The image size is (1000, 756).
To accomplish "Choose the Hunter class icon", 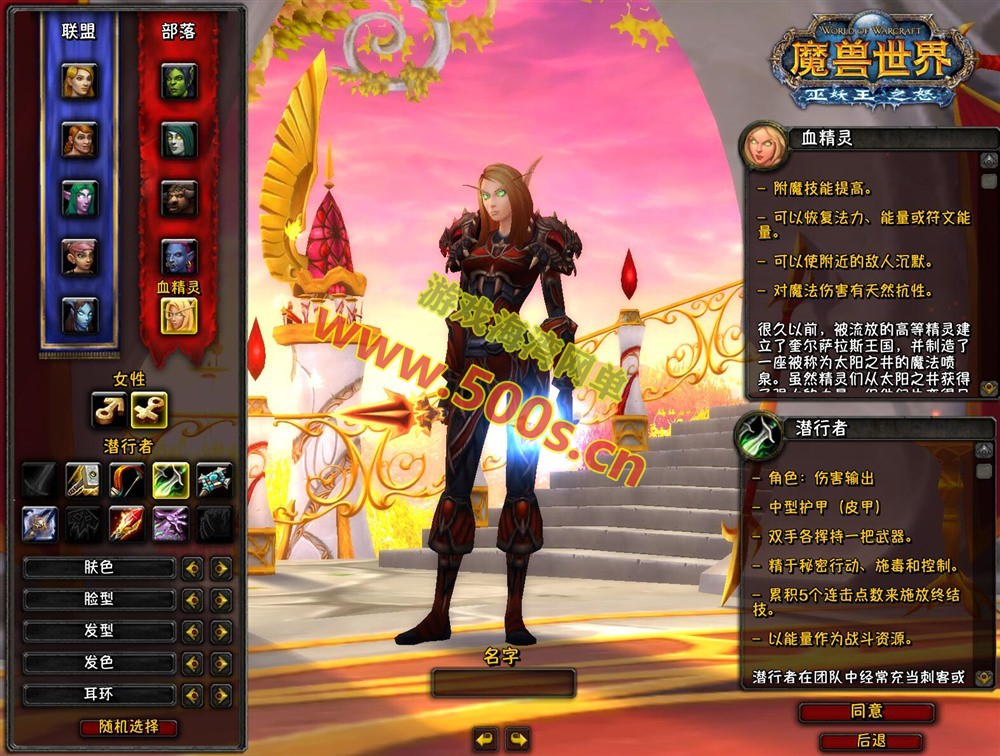I will pyautogui.click(x=126, y=480).
